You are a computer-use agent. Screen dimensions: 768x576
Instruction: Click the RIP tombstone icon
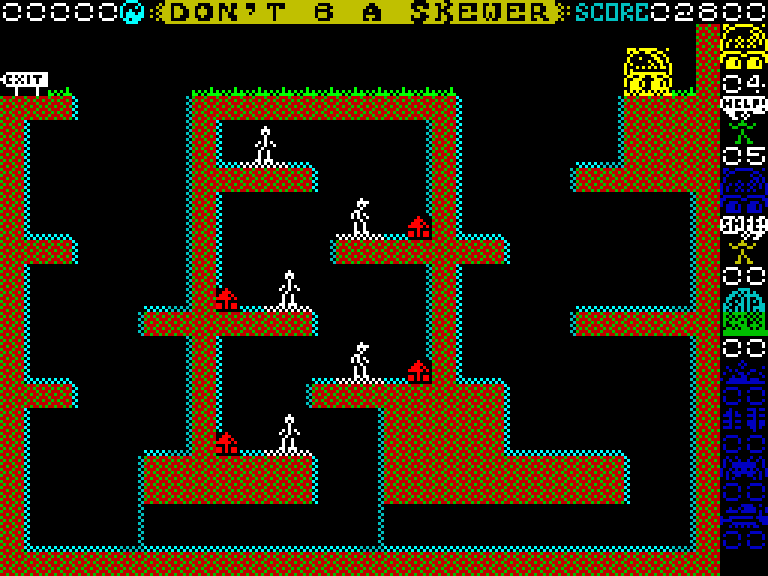tap(744, 311)
